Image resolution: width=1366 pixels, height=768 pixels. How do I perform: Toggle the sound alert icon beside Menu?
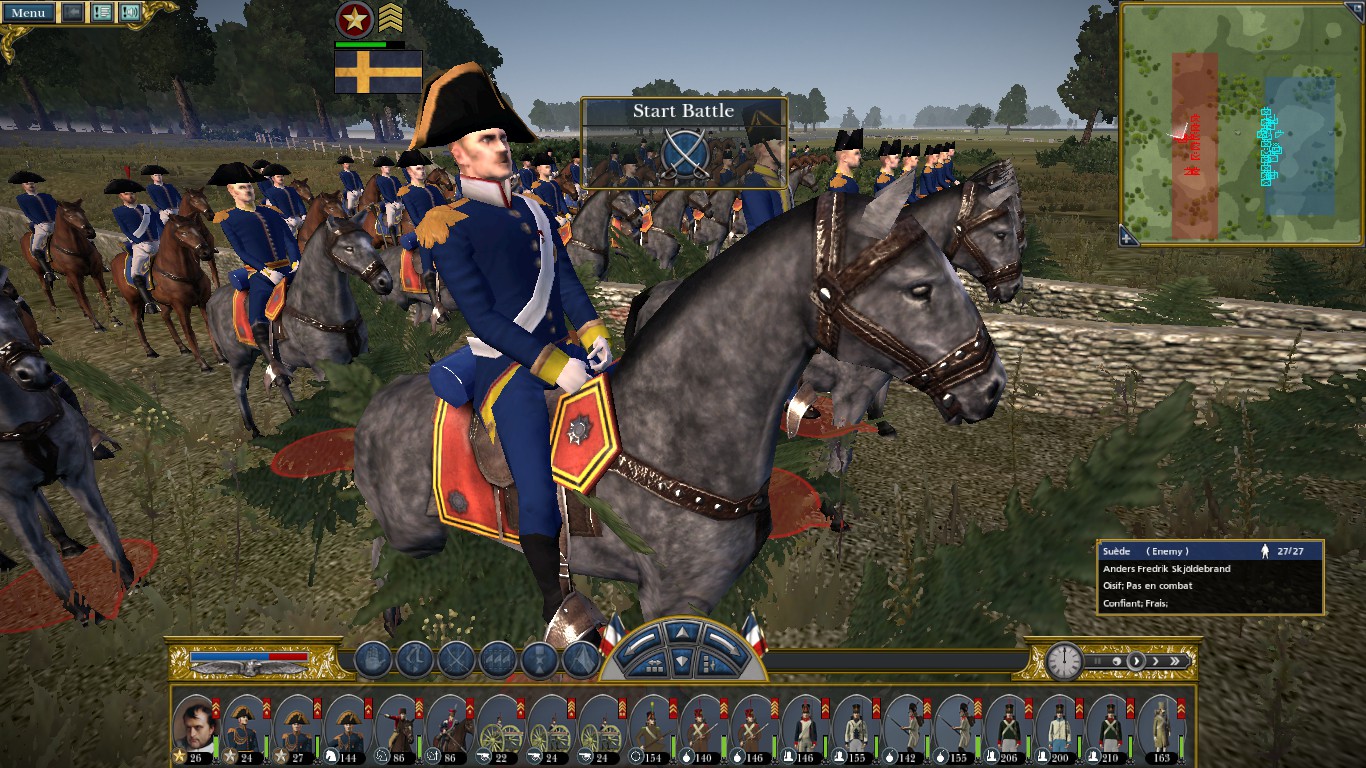coord(130,12)
